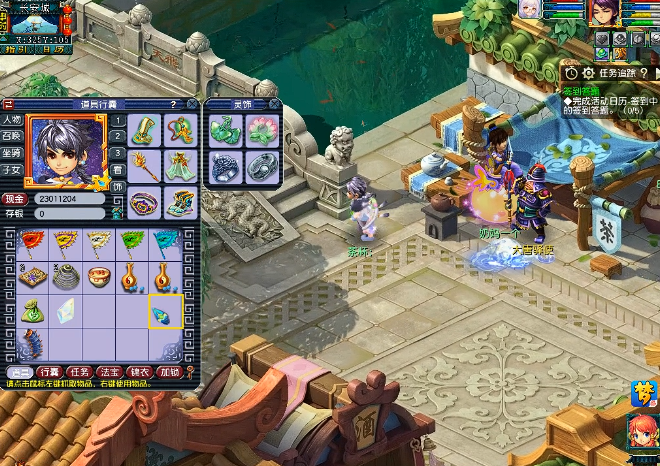Open the 锦衣 costume tab
Screen dimensions: 660x466
pyautogui.click(x=139, y=372)
